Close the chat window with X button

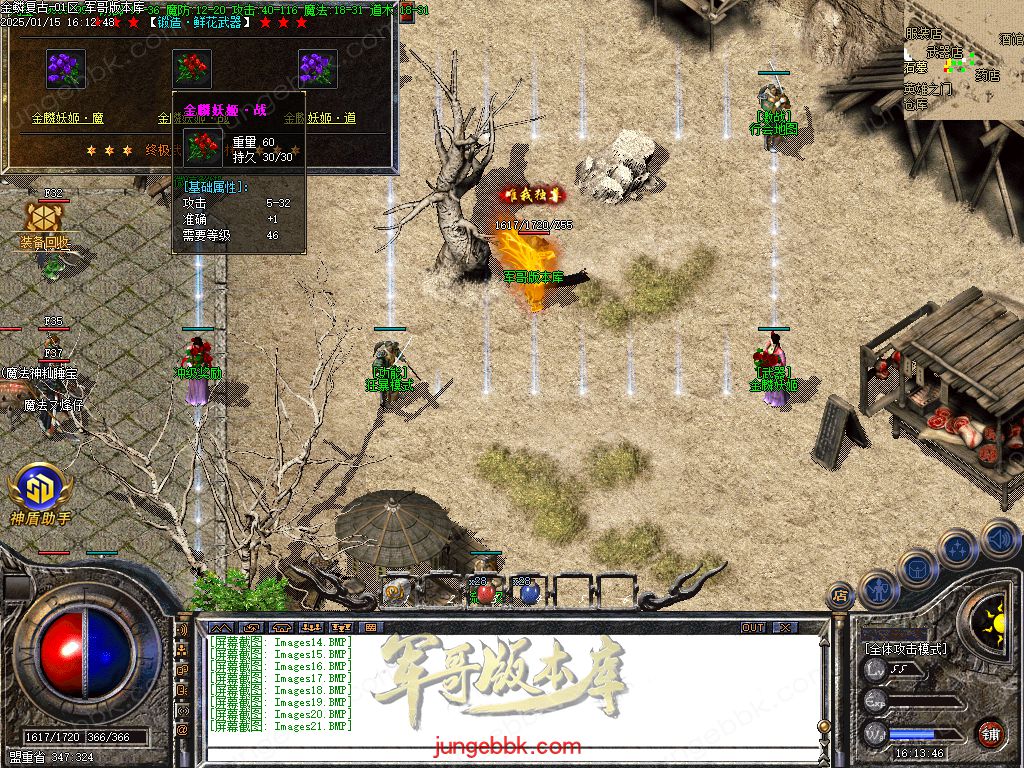(785, 627)
